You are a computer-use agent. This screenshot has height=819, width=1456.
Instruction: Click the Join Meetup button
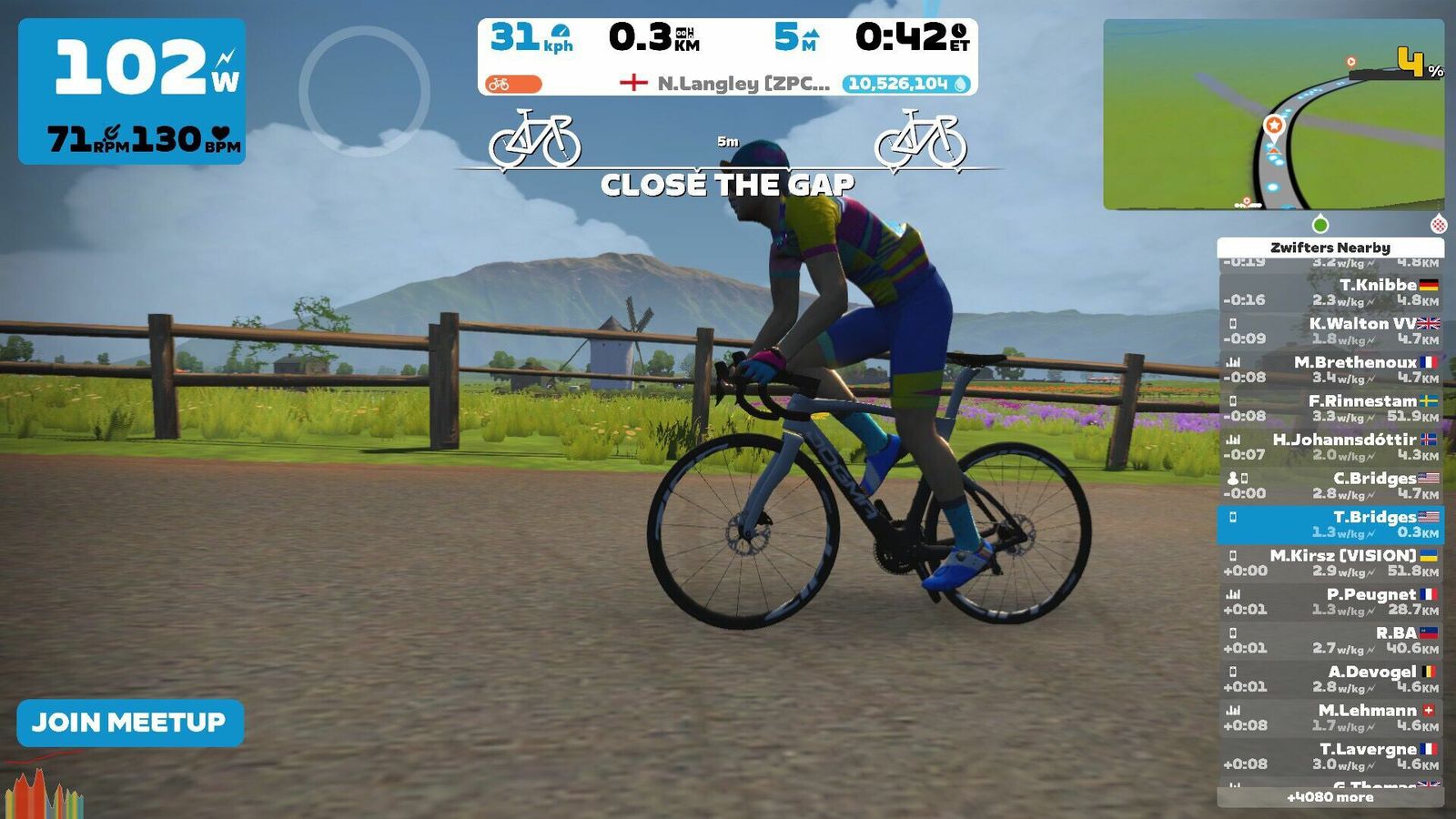tap(129, 723)
